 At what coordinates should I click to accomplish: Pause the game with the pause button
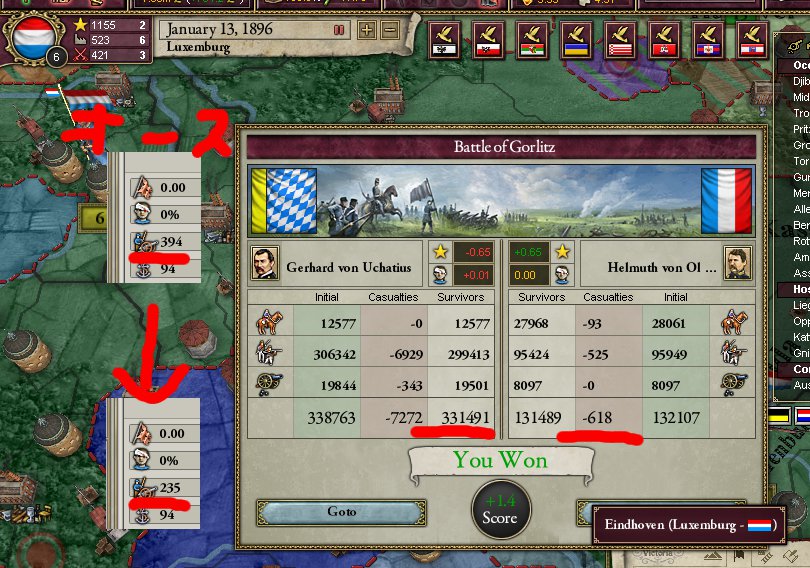tap(339, 29)
